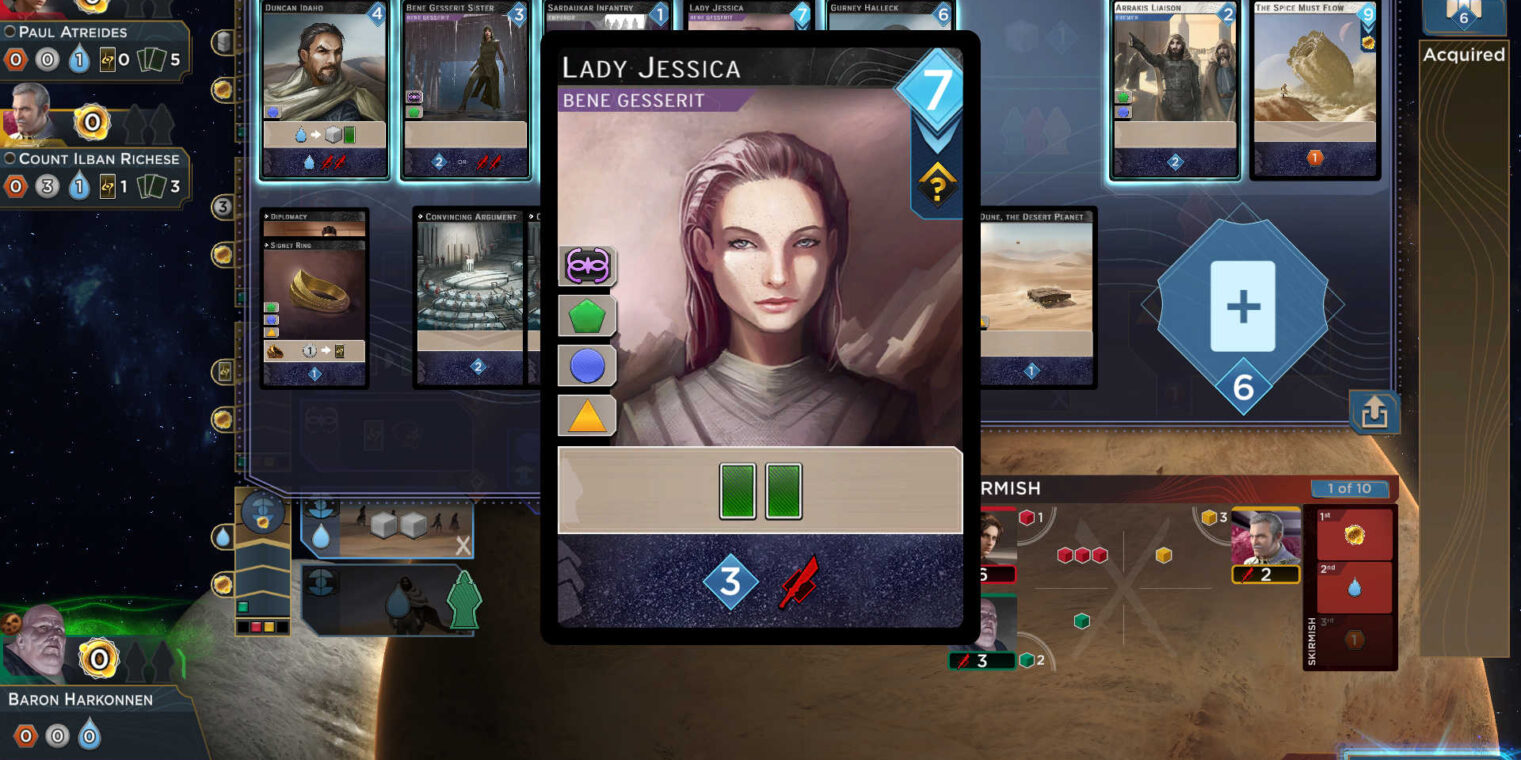Click the export arrow button
The width and height of the screenshot is (1521, 760).
(1374, 412)
